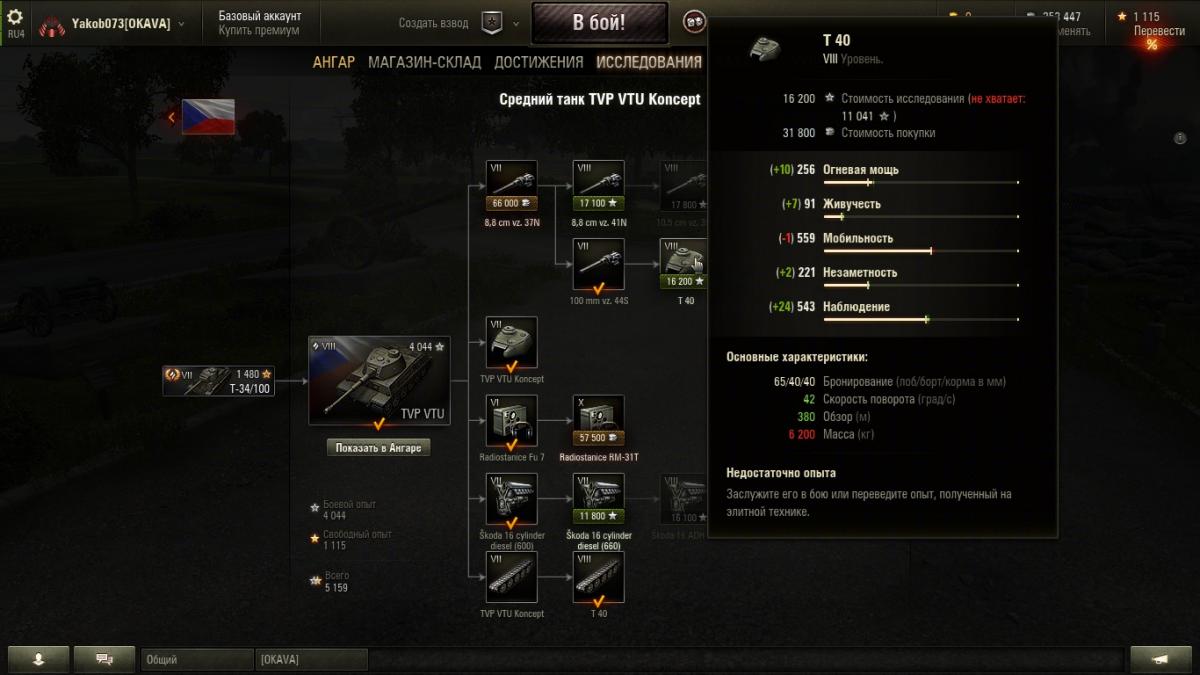Image resolution: width=1200 pixels, height=675 pixels.
Task: Select the TVP VTU Koncept turret module
Action: click(511, 342)
